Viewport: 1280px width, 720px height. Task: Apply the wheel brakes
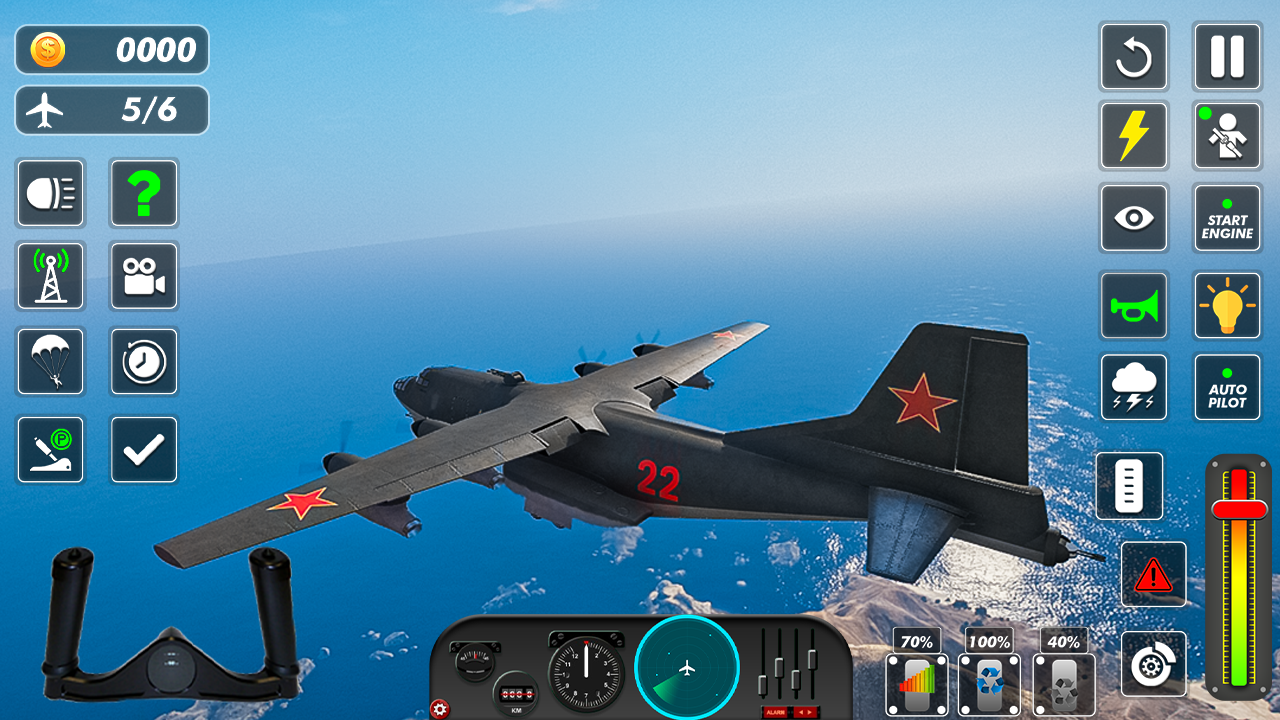tap(1154, 663)
